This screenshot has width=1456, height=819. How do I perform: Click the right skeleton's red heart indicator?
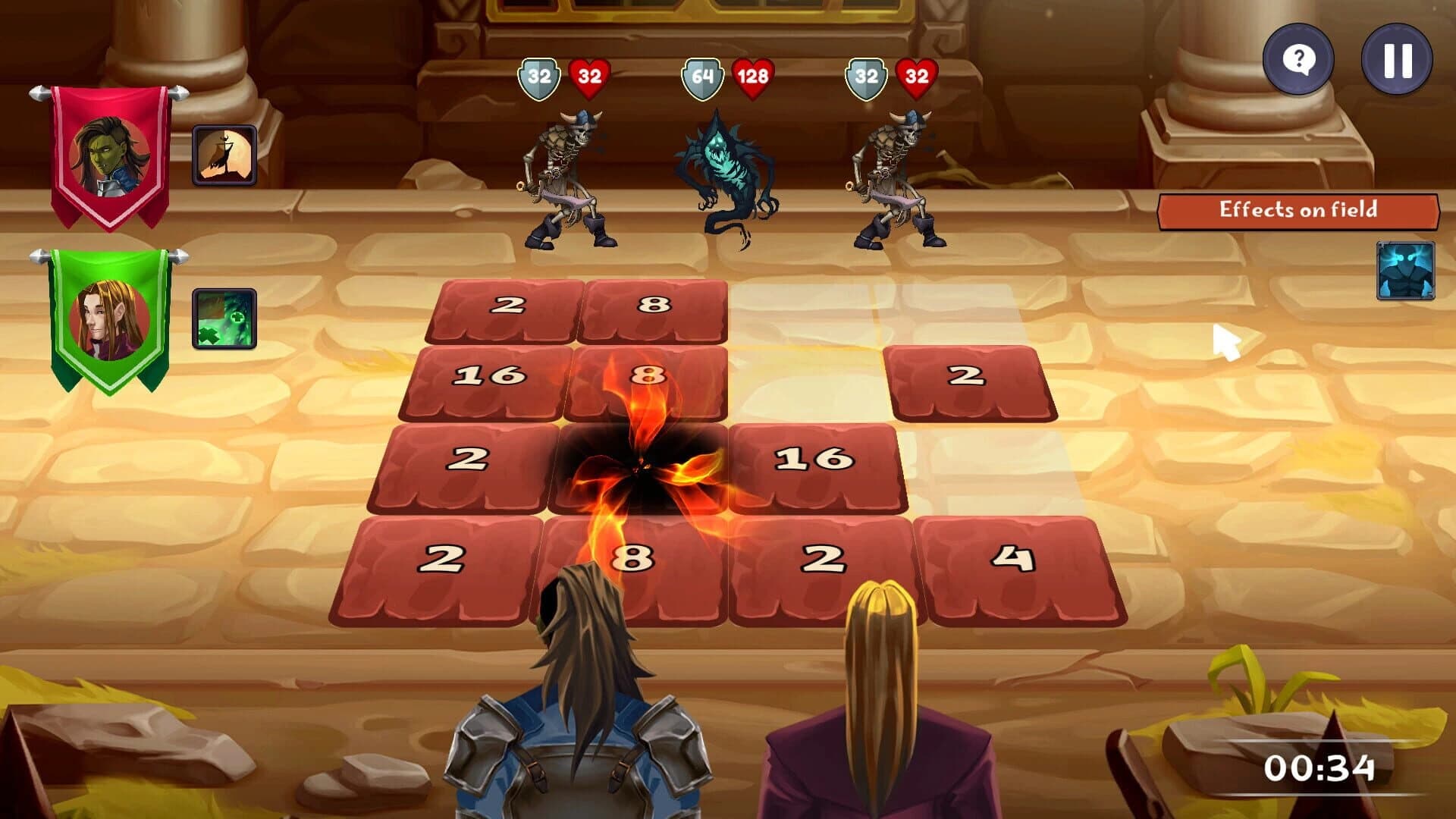916,76
